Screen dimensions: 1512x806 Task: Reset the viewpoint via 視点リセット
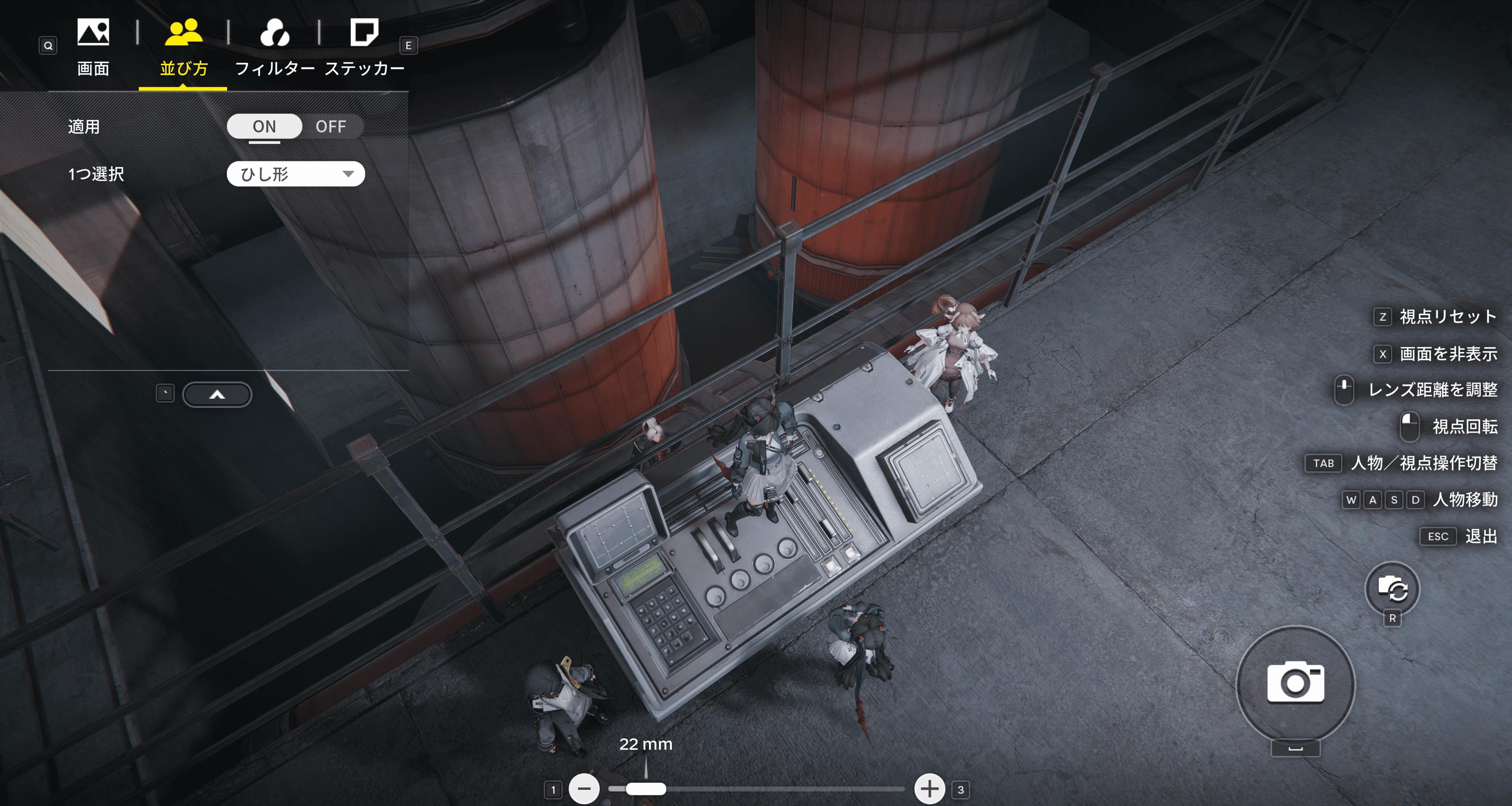[1447, 317]
